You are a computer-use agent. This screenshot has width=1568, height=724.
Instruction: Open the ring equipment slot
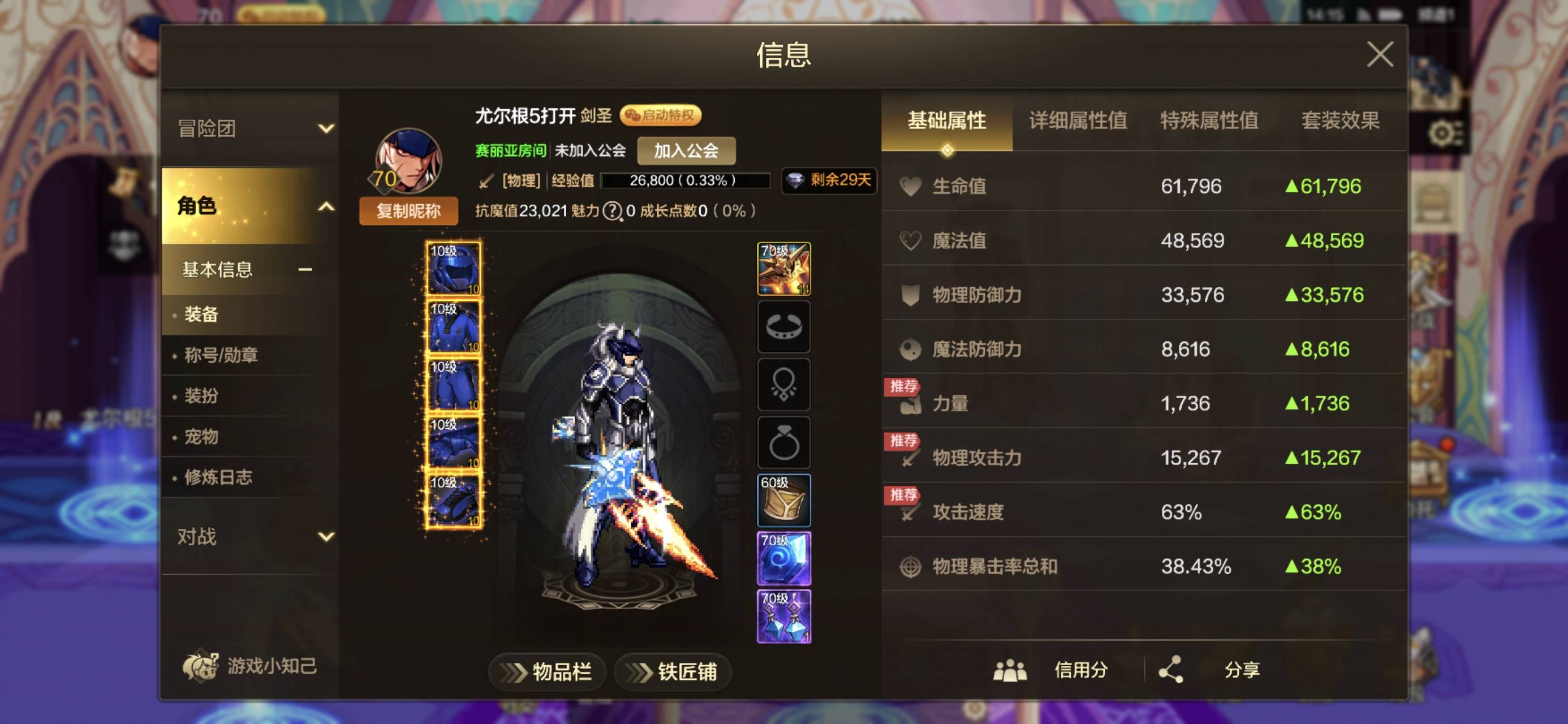(x=784, y=443)
